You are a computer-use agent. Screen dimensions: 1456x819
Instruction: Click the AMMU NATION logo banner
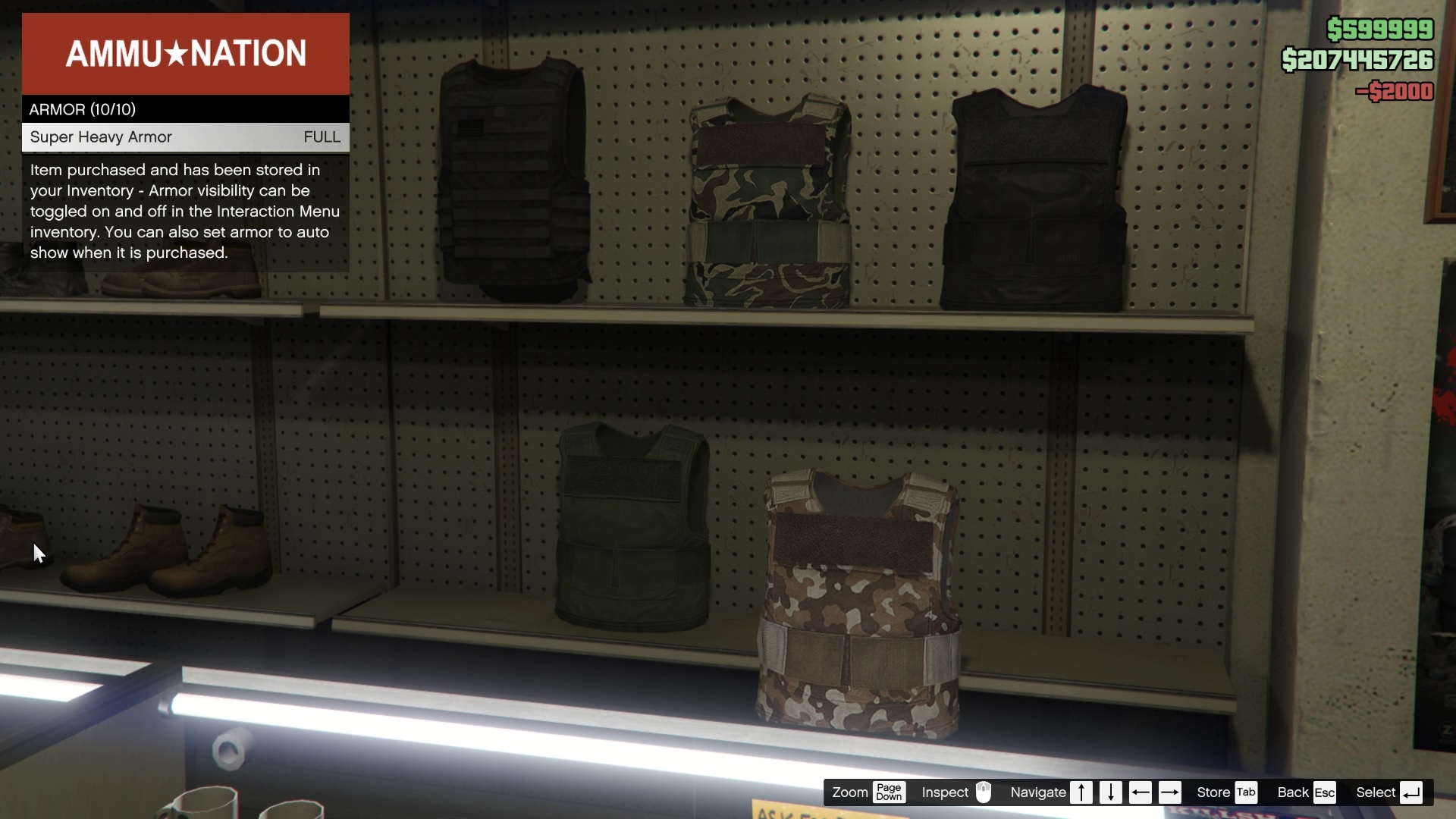click(x=185, y=53)
